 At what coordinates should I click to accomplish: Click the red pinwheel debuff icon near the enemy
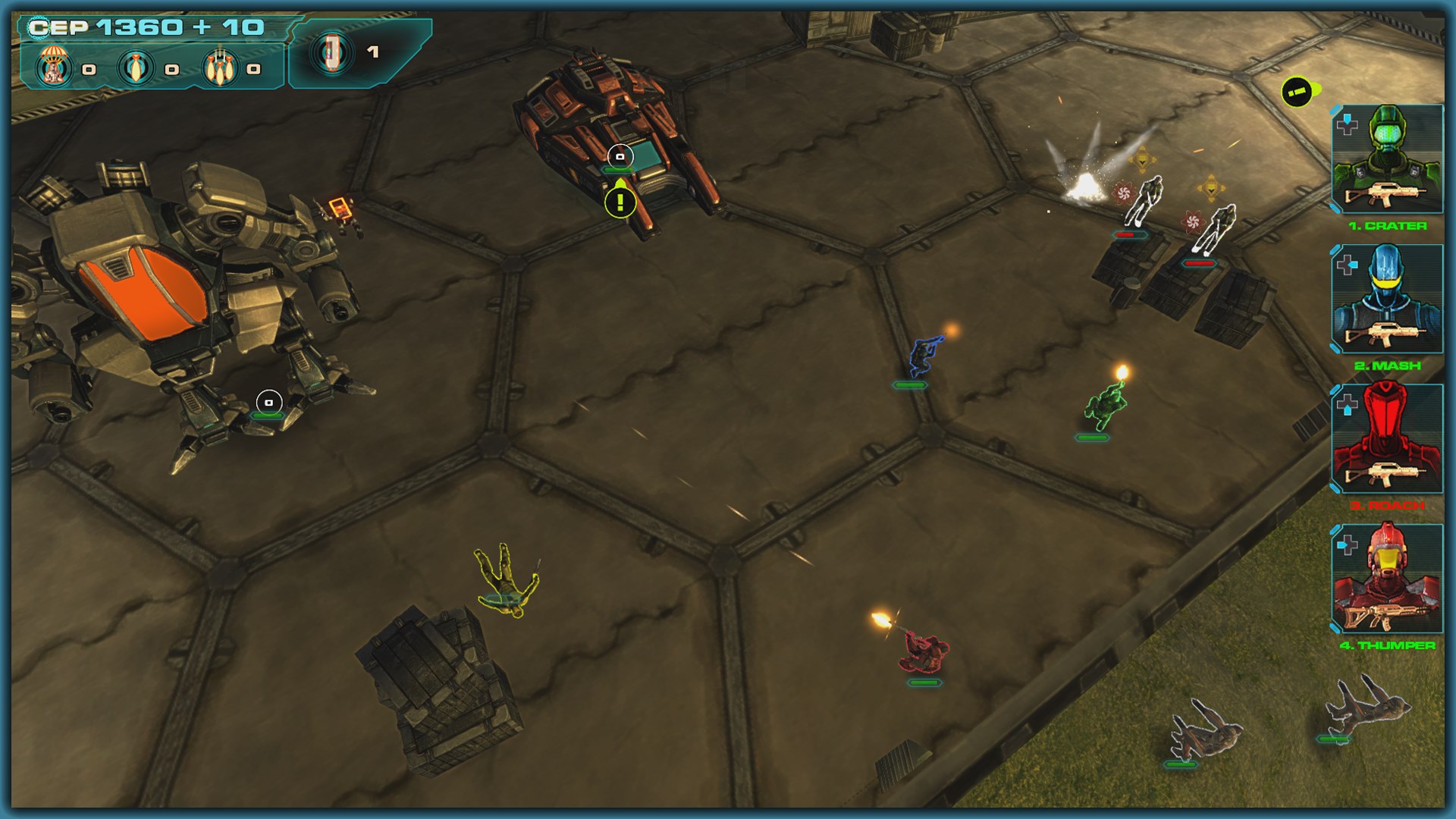point(1124,193)
